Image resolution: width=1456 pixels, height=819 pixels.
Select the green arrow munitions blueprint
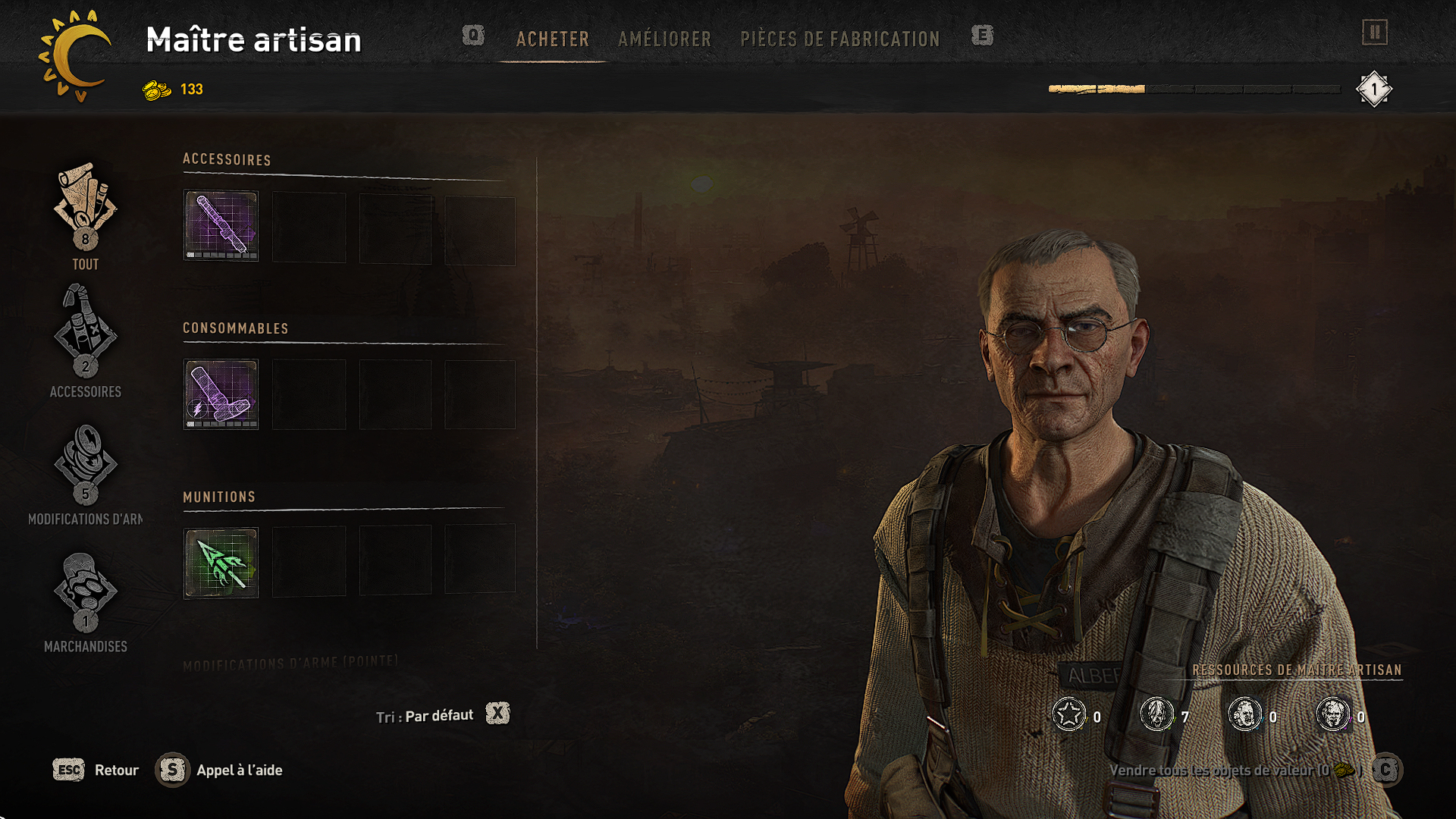point(221,563)
